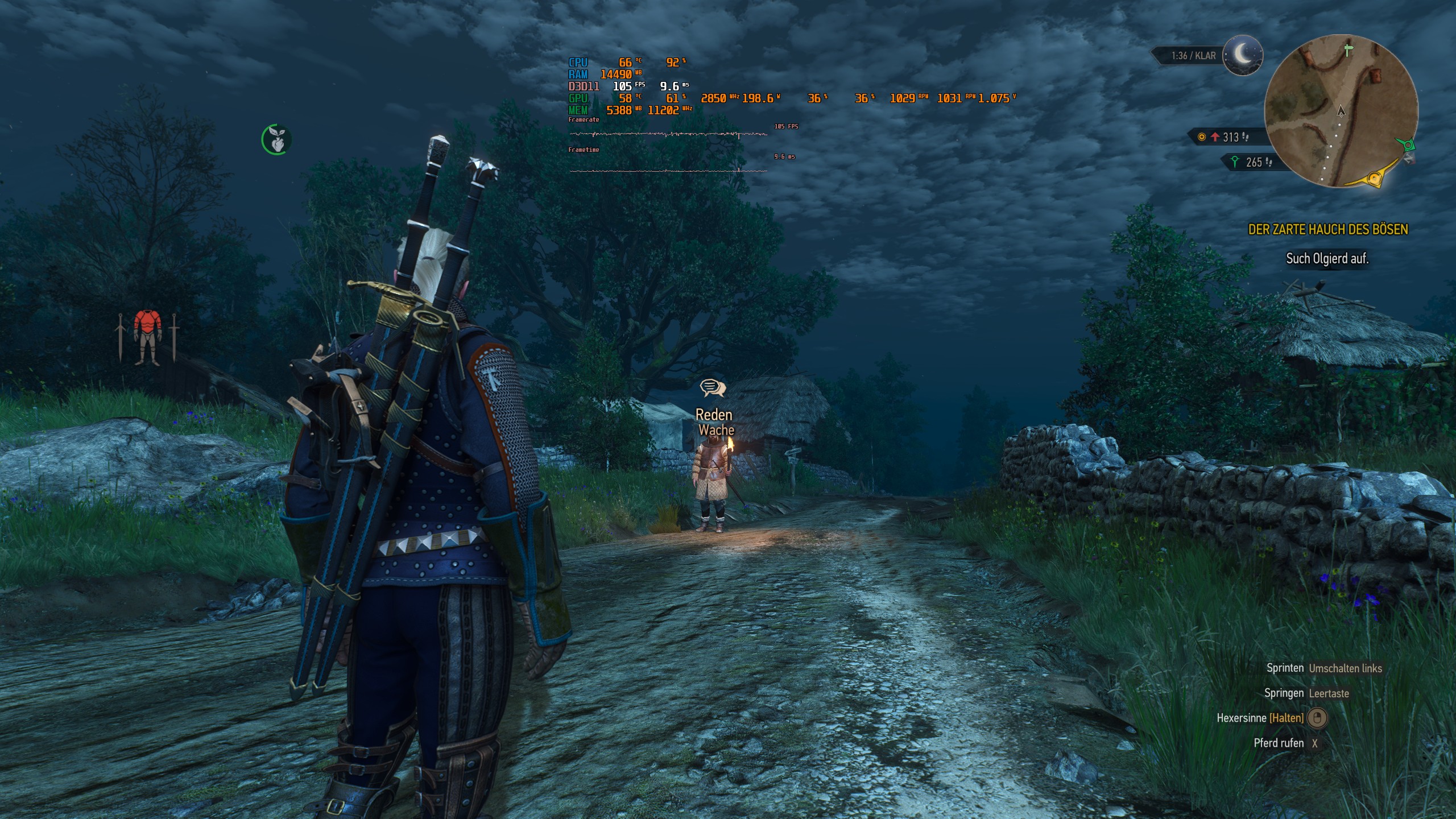Select the moon icon next to the clock
The width and height of the screenshot is (1456, 819).
[1242, 56]
